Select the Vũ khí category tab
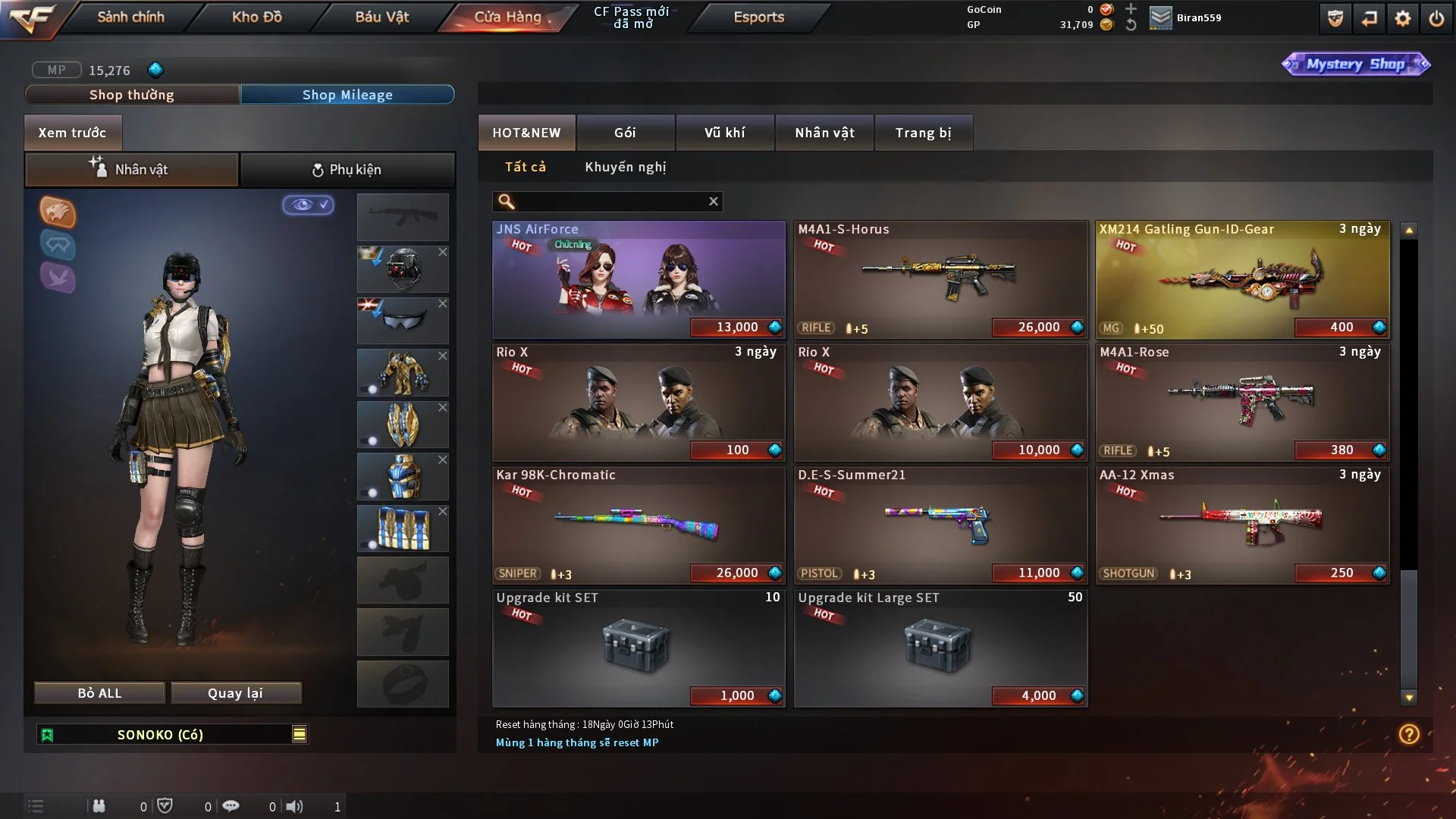 (x=724, y=133)
